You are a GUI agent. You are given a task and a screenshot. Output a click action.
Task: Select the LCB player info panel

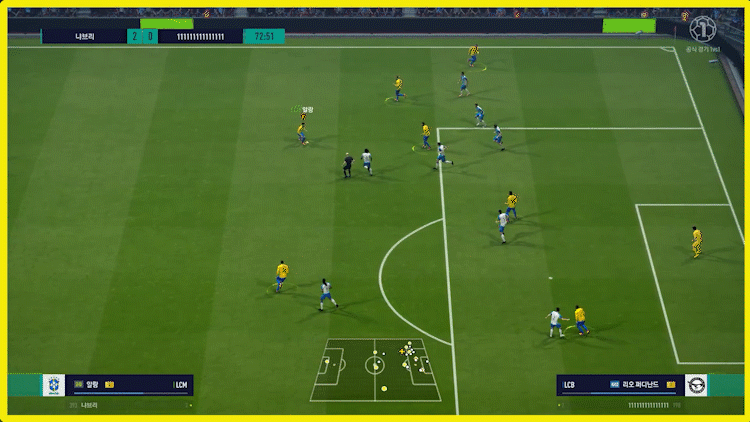click(618, 384)
